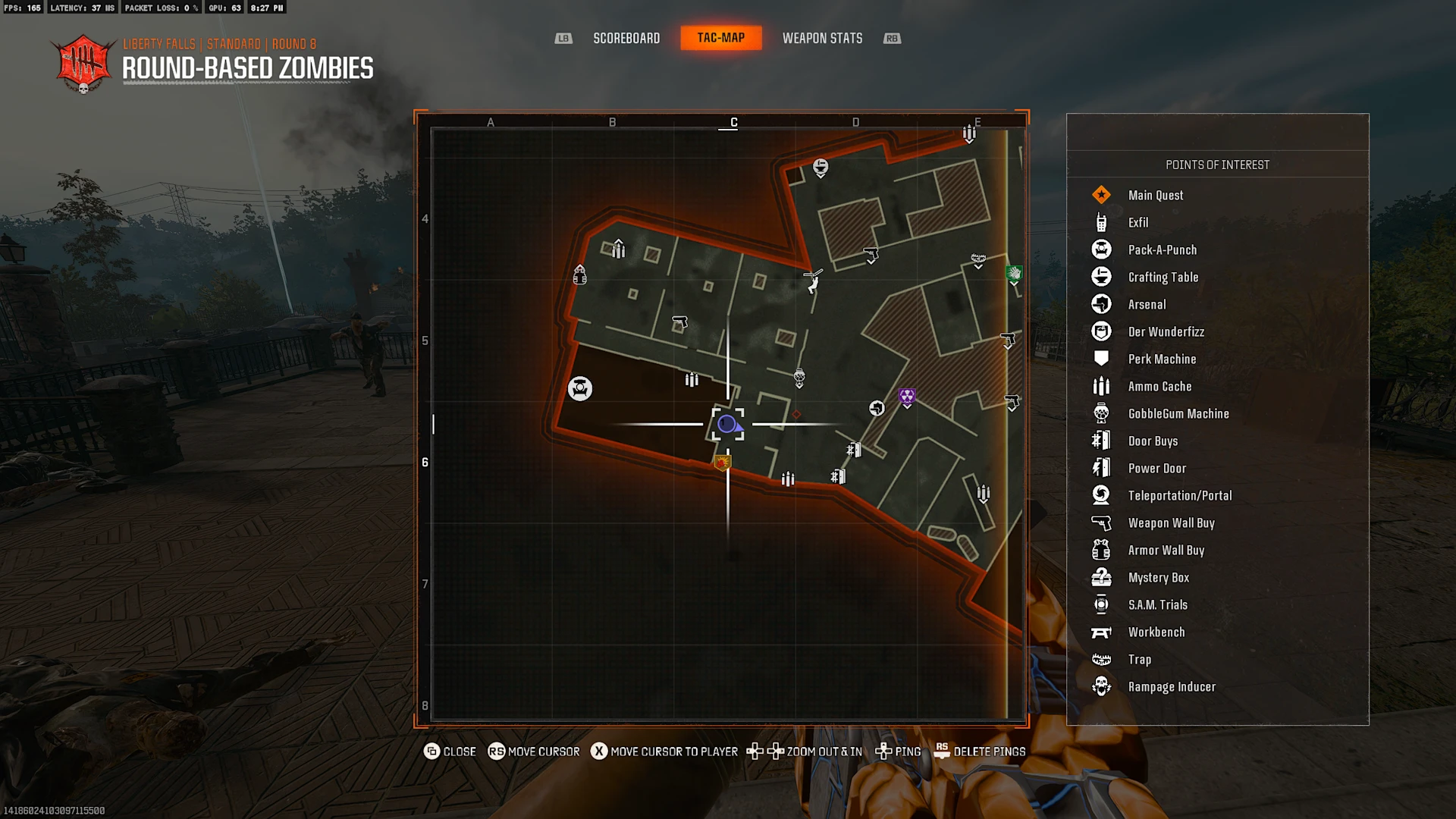Choose the Mystery Box legend entry

tap(1159, 577)
